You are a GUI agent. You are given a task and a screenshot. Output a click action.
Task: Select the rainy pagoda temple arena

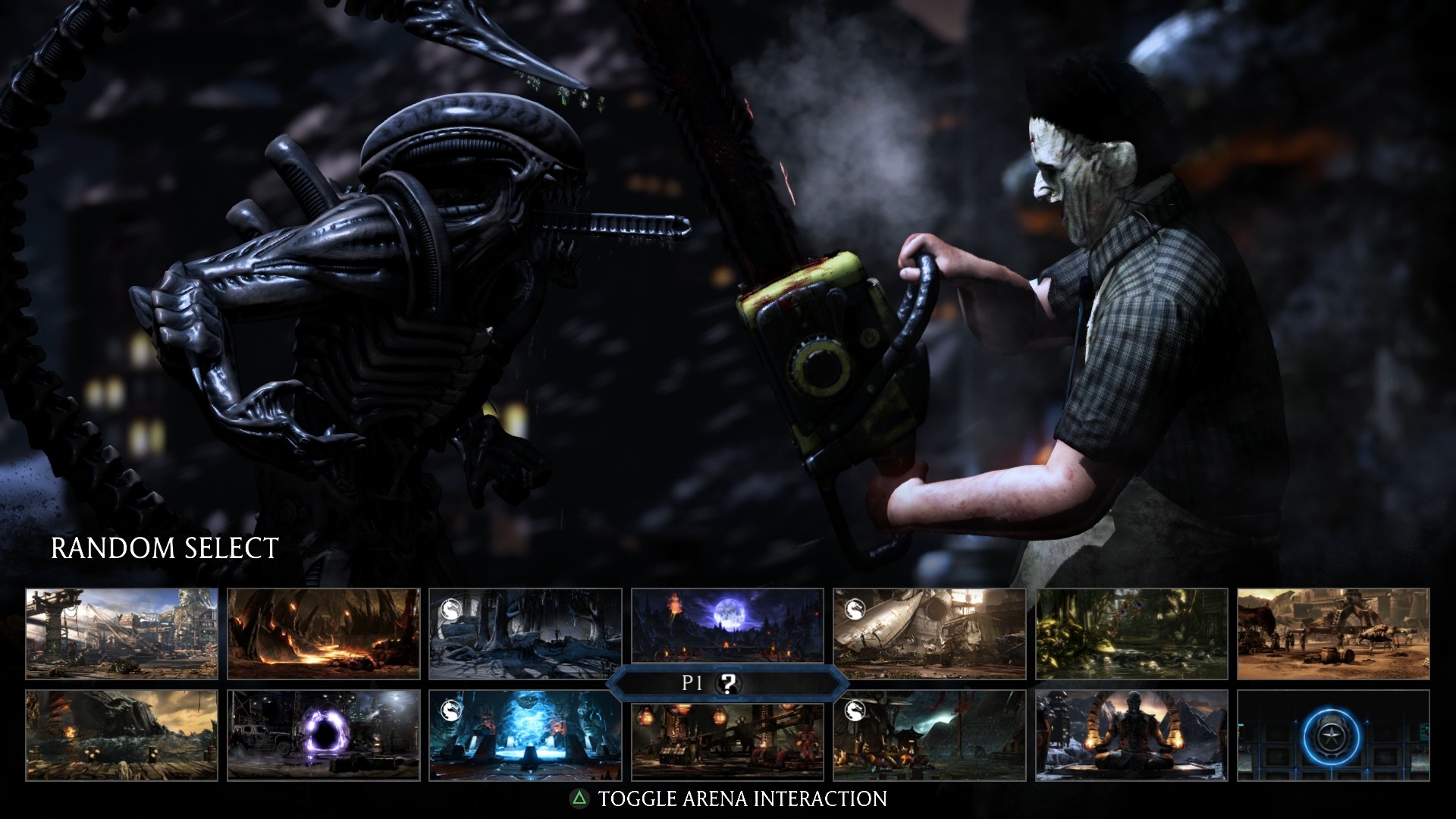pyautogui.click(x=929, y=735)
